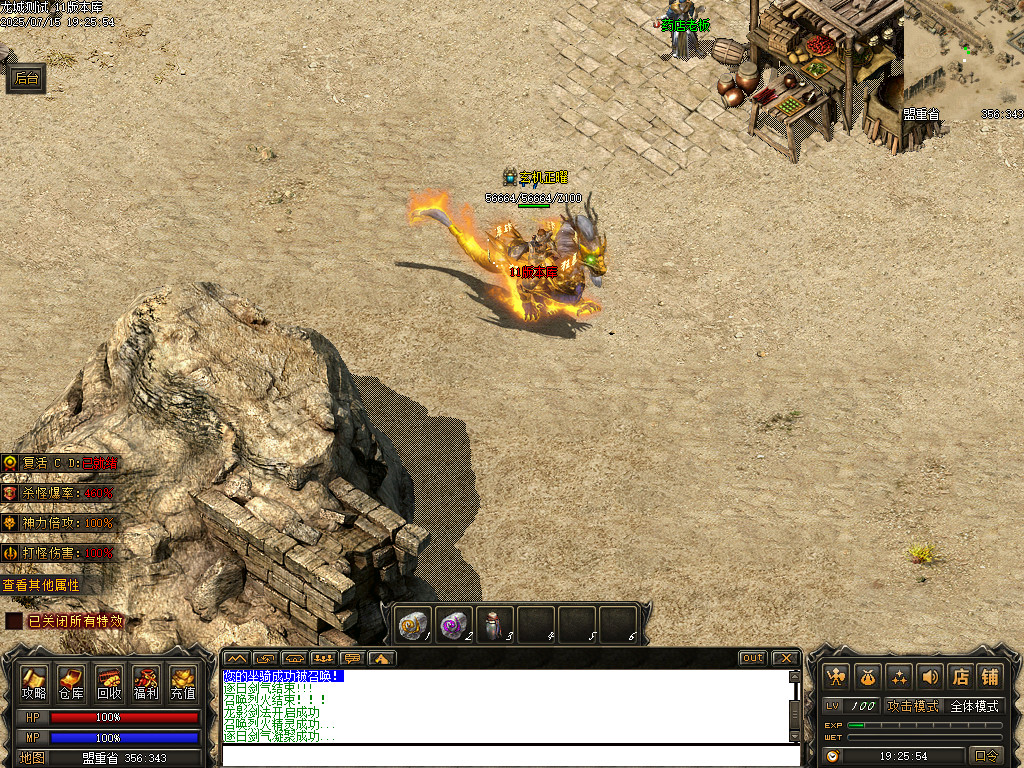Open the 后台 panel button
The width and height of the screenshot is (1024, 768).
tap(27, 80)
